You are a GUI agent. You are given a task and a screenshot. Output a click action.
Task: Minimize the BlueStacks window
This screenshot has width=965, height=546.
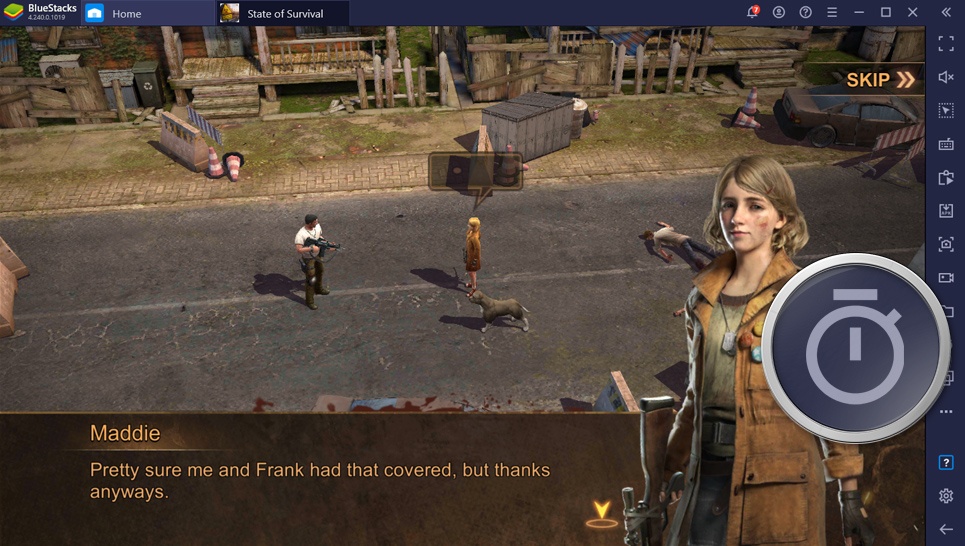[859, 12]
